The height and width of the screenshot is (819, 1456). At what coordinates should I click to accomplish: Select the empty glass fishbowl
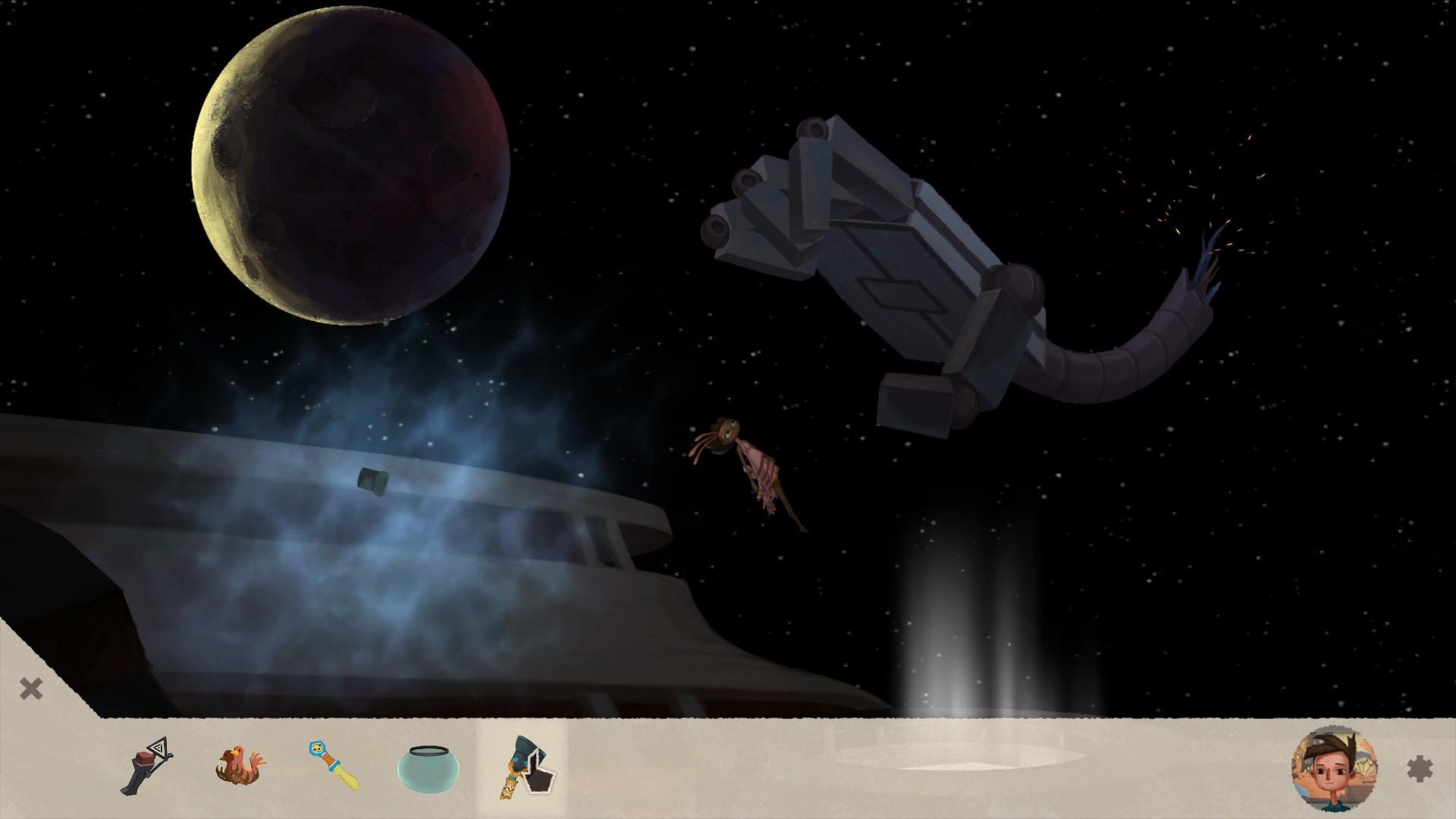[x=428, y=767]
